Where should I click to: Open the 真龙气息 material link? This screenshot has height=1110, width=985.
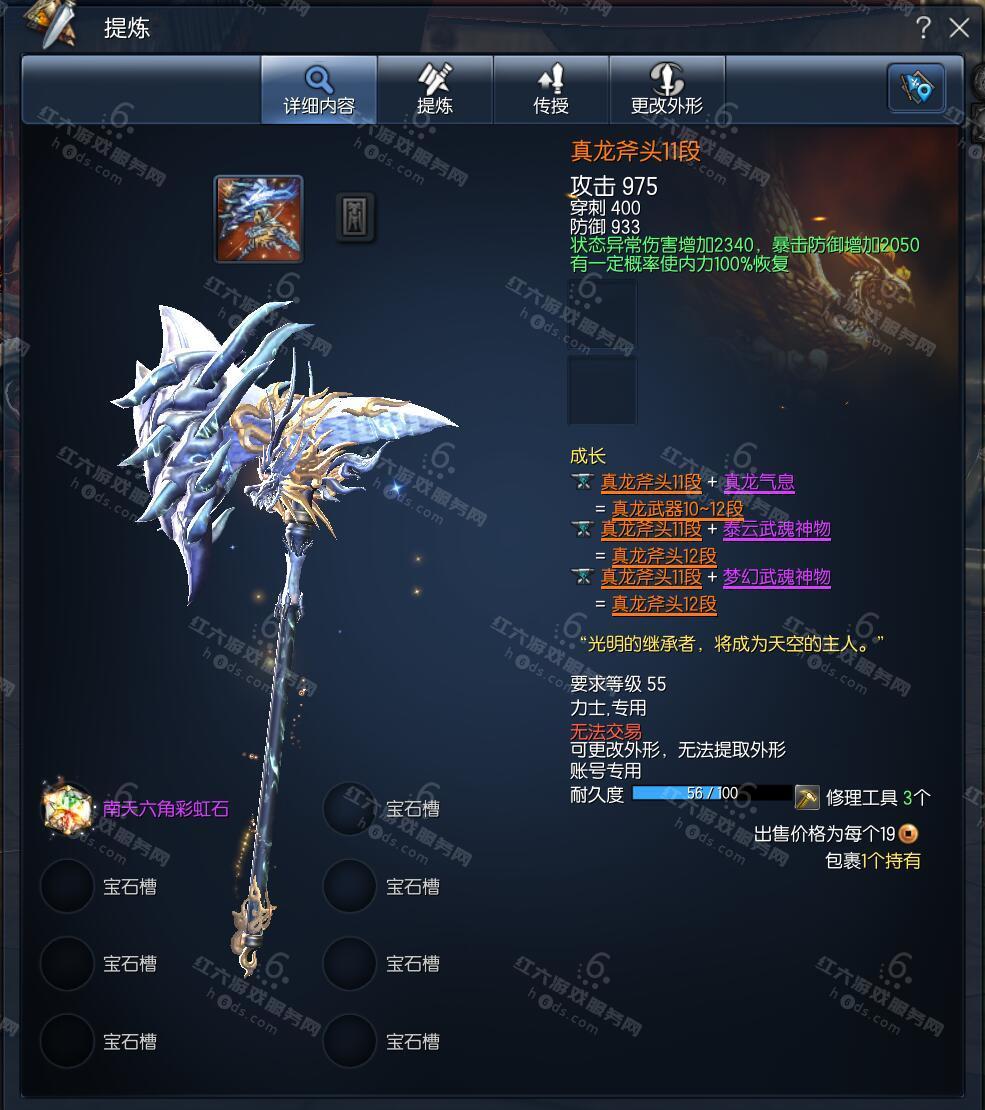[x=759, y=482]
